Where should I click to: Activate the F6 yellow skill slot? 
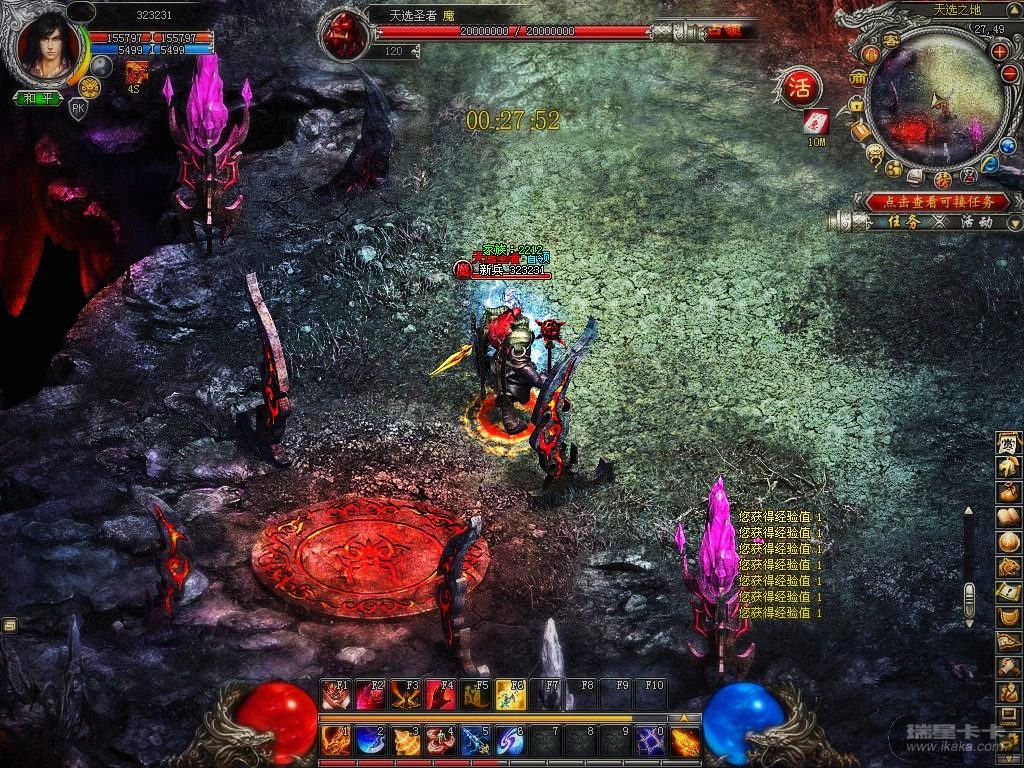tap(511, 694)
